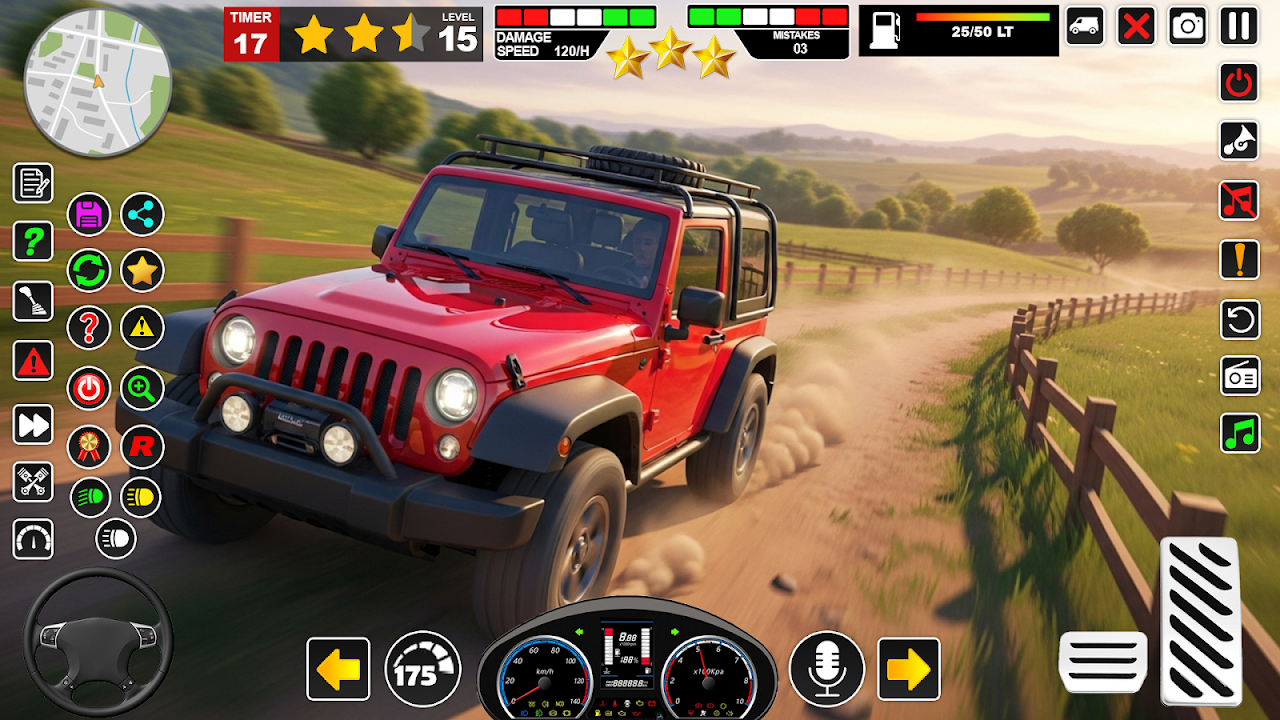
Task: Switch vehicle with the van icon
Action: click(1085, 25)
